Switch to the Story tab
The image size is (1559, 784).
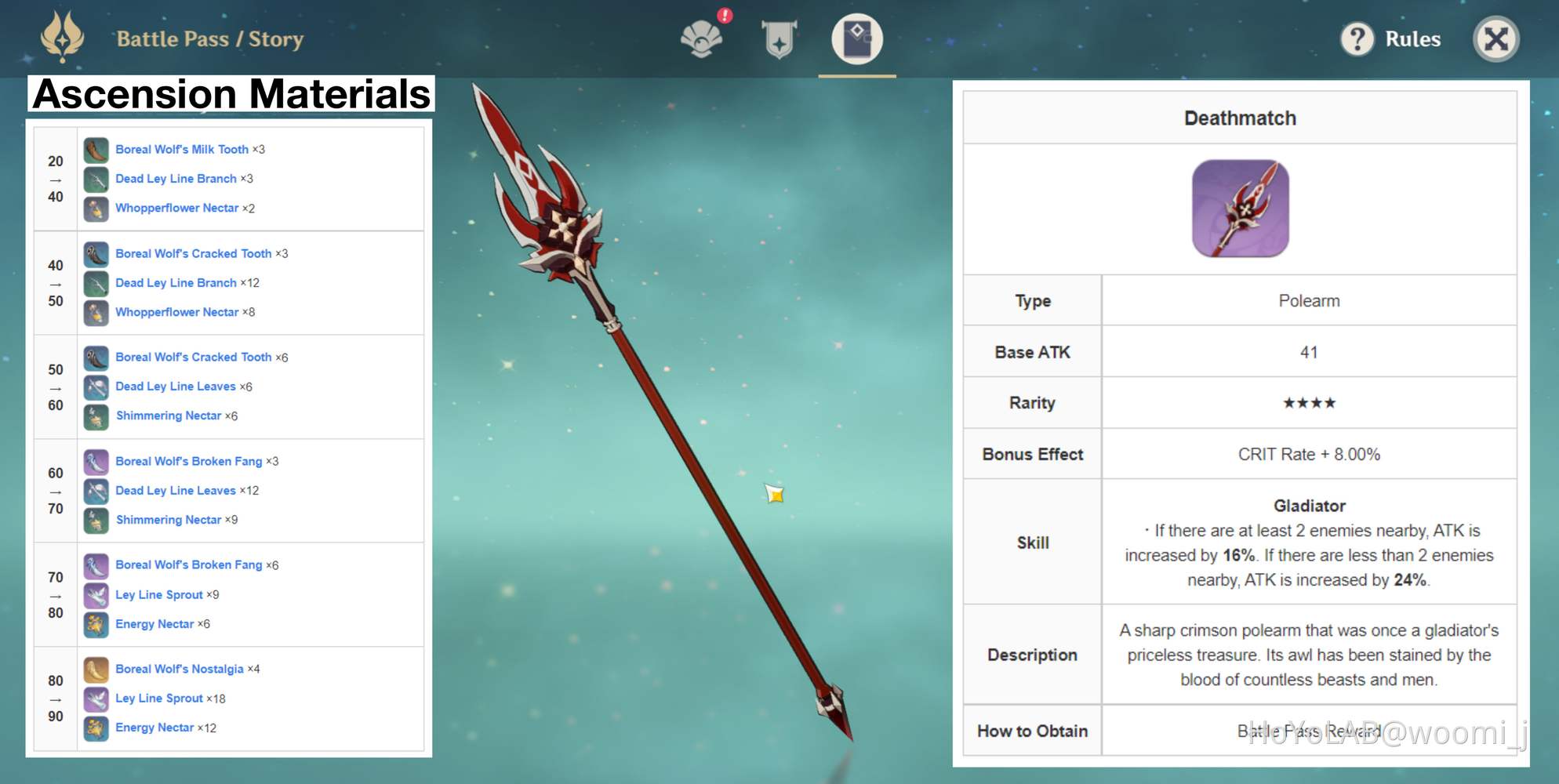click(x=274, y=38)
